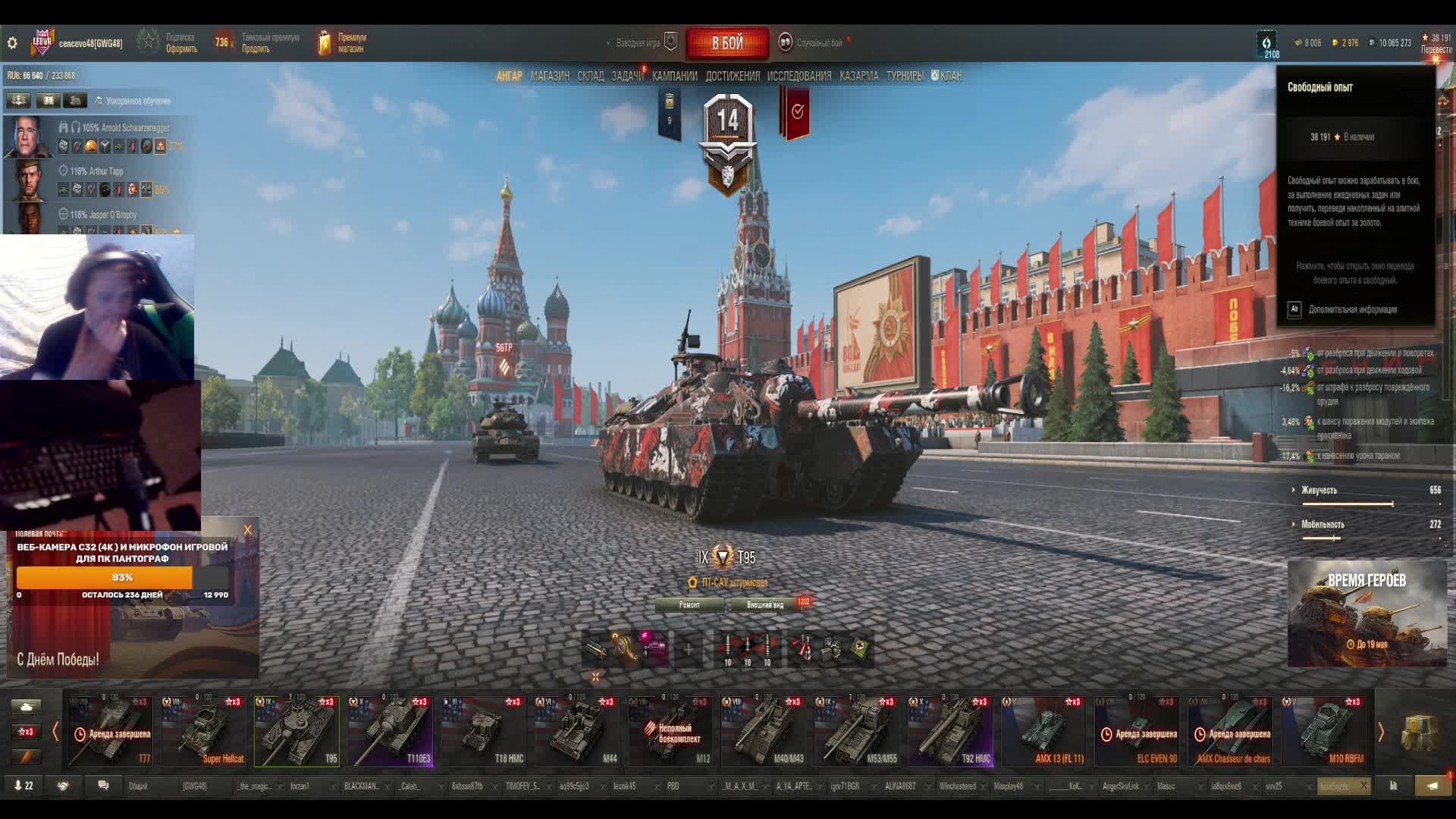Screen dimensions: 1456x819
Task: Open the Время героев event banner
Action: (1367, 613)
